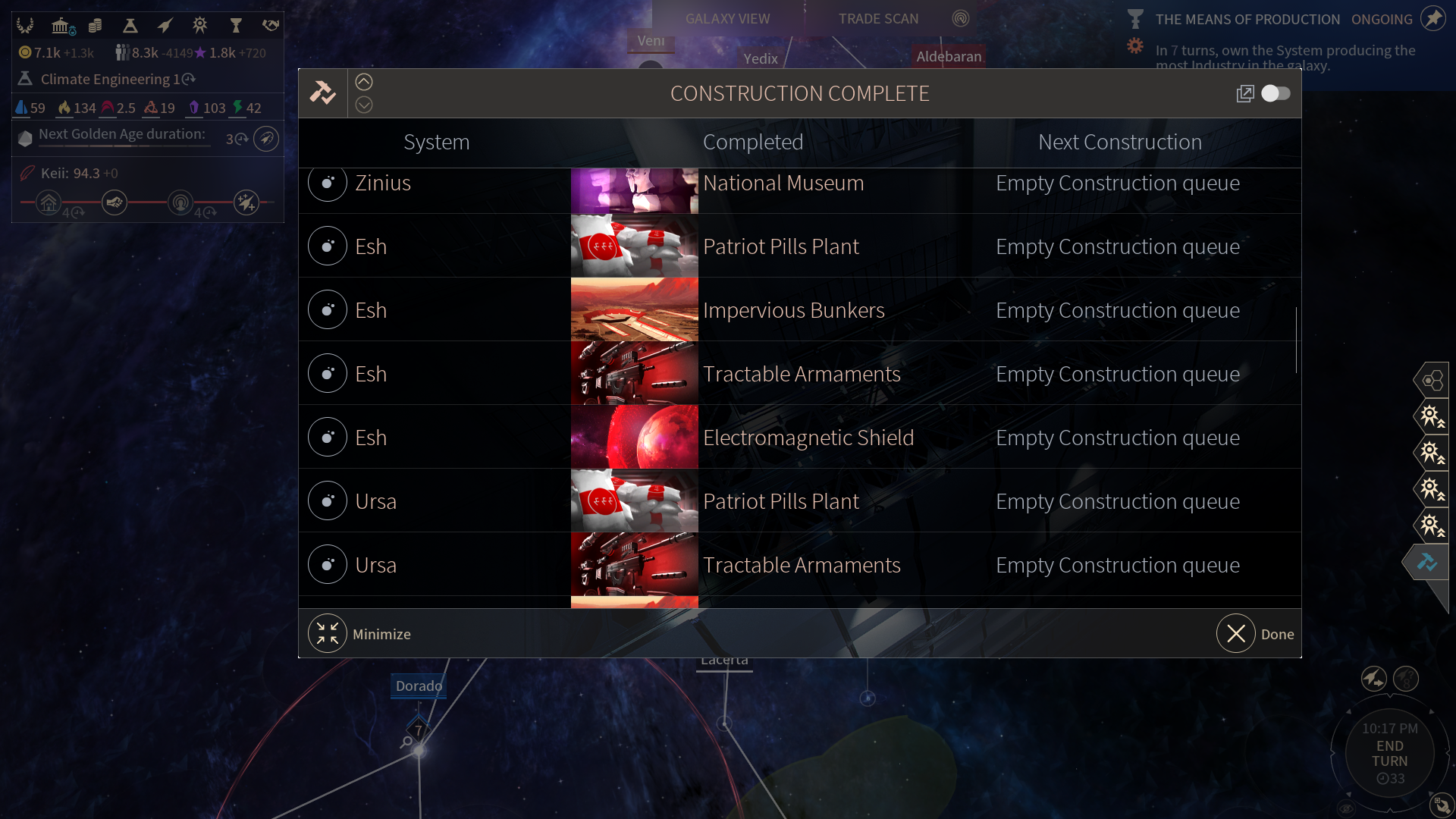1456x819 pixels.
Task: End the current turn
Action: (1389, 753)
